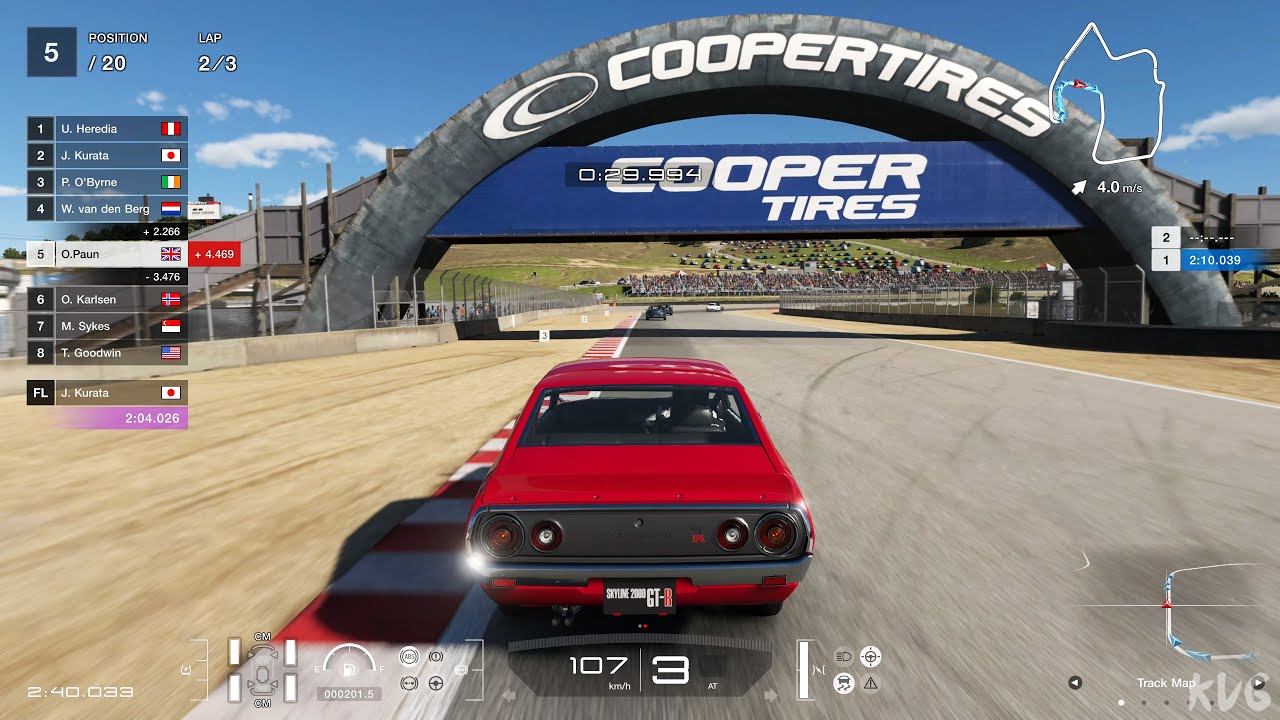Click the steering wheel assist icon

click(x=436, y=683)
